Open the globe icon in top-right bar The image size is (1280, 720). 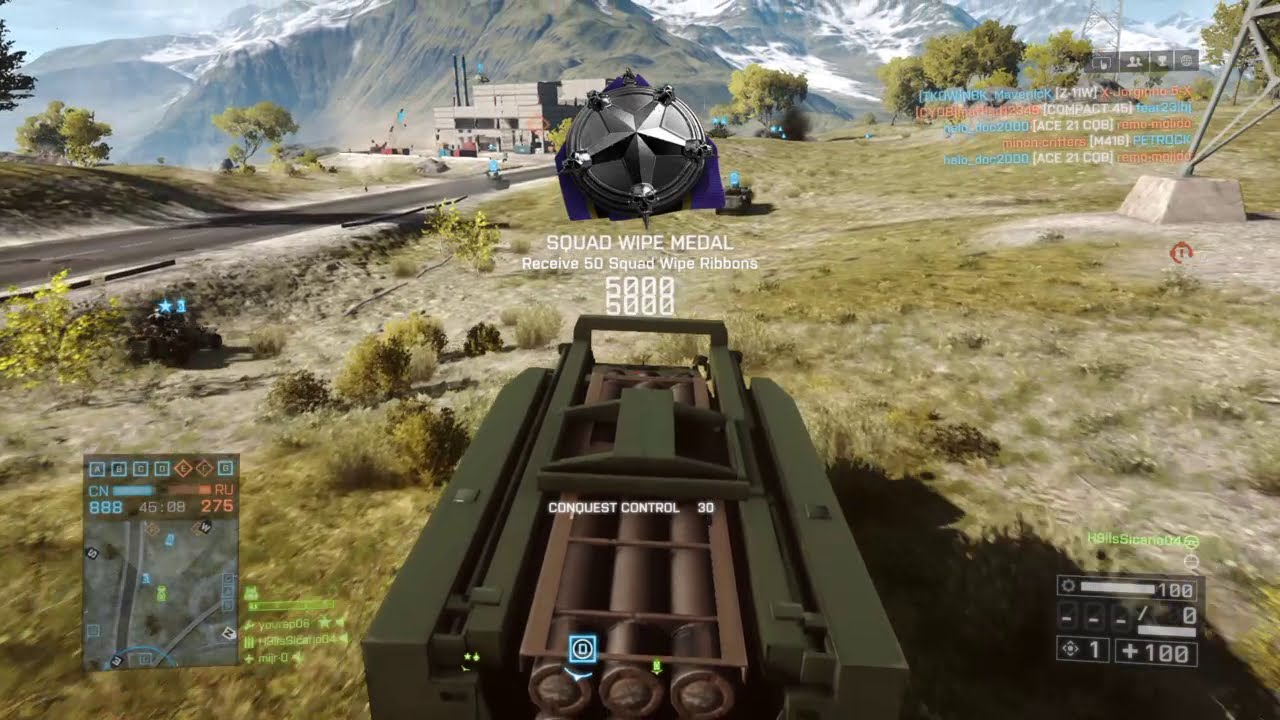[x=1185, y=61]
